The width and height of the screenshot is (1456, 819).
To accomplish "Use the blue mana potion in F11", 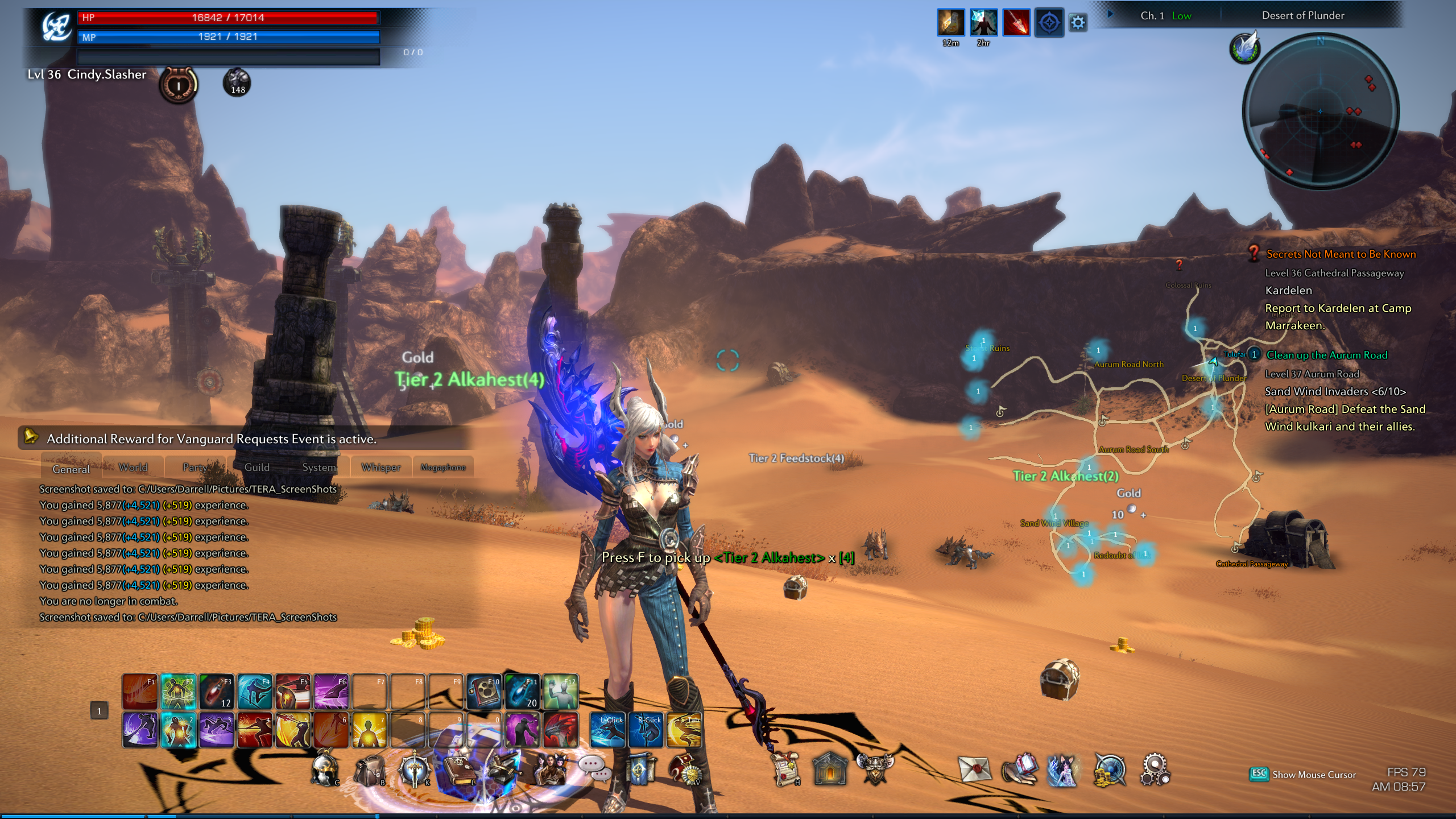I will click(x=522, y=692).
